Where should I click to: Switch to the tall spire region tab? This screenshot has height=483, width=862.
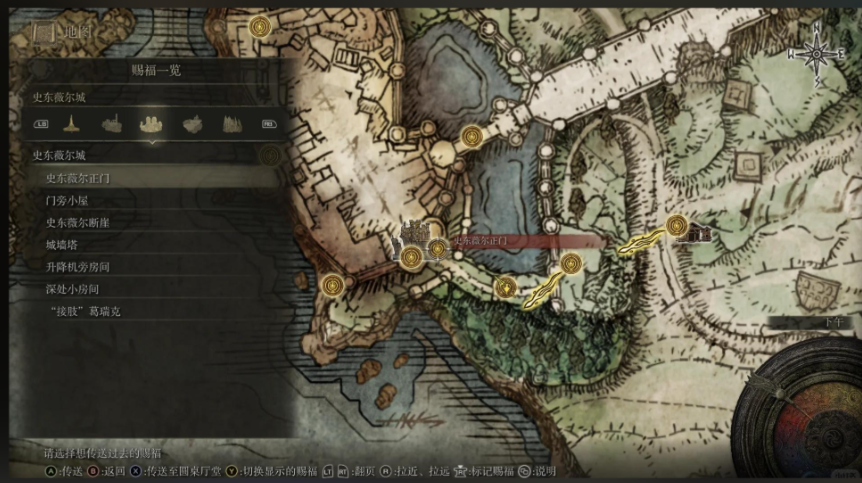click(x=72, y=124)
